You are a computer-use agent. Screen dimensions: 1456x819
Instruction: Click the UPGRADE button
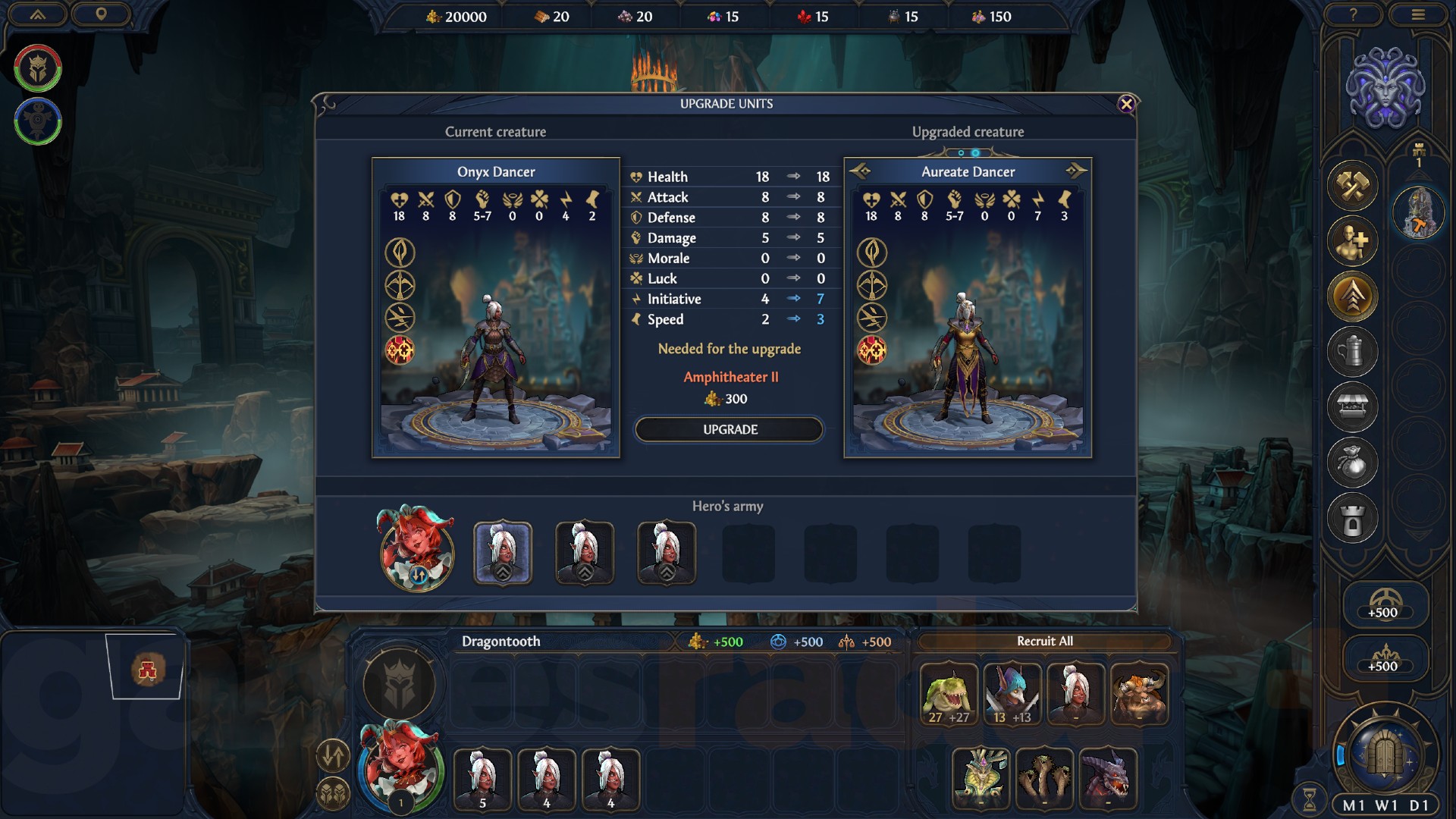[x=728, y=429]
